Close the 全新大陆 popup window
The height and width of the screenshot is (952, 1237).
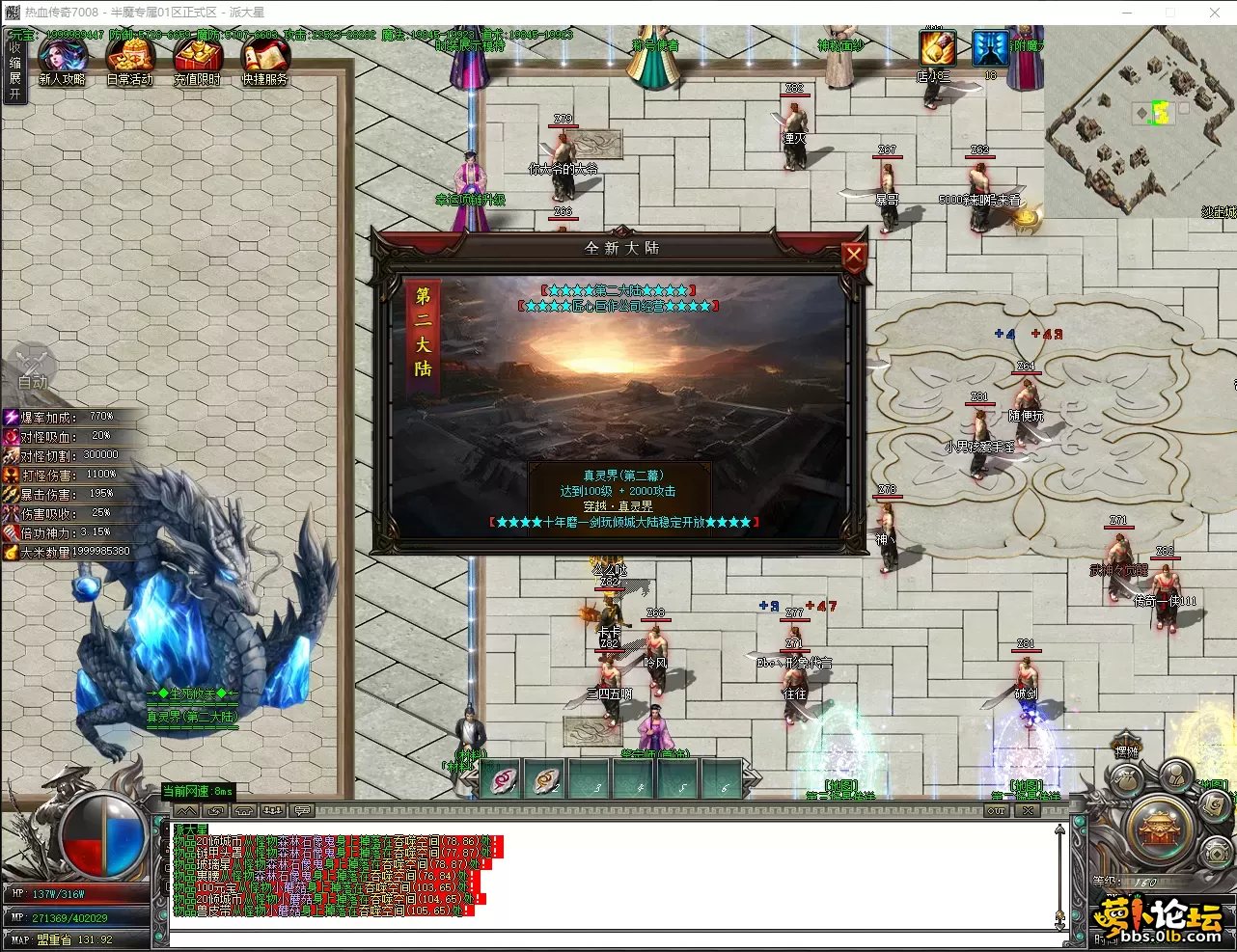(854, 258)
